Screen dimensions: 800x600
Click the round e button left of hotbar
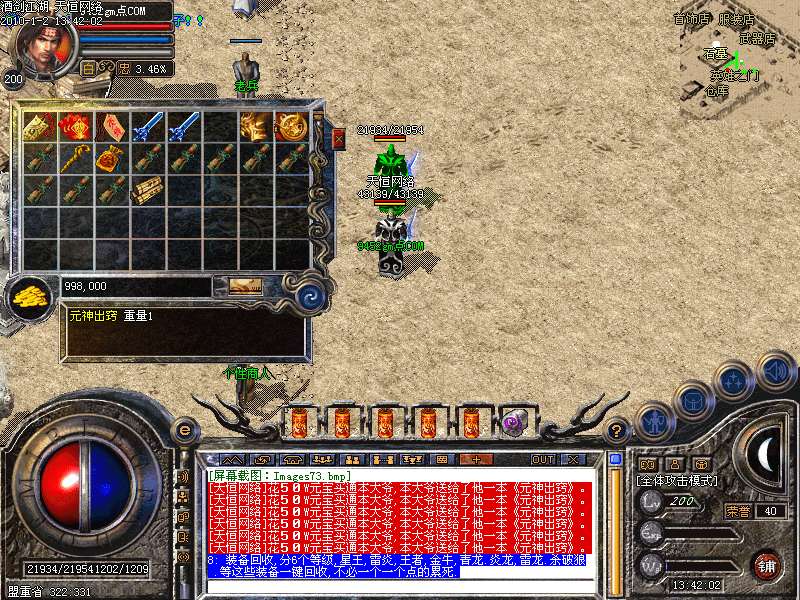coord(184,430)
